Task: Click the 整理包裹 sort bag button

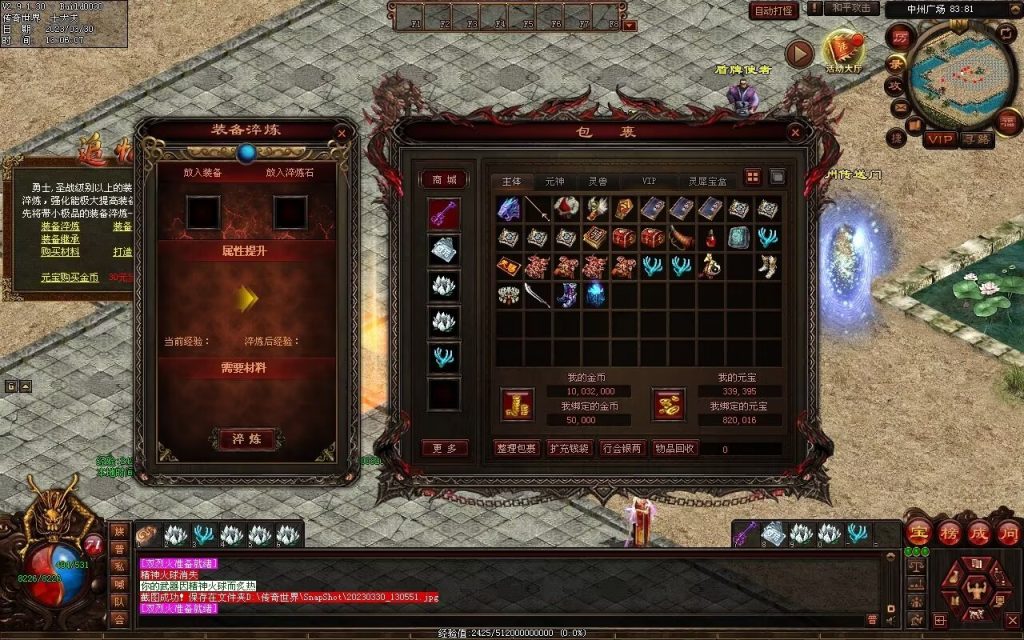Action: pos(516,448)
